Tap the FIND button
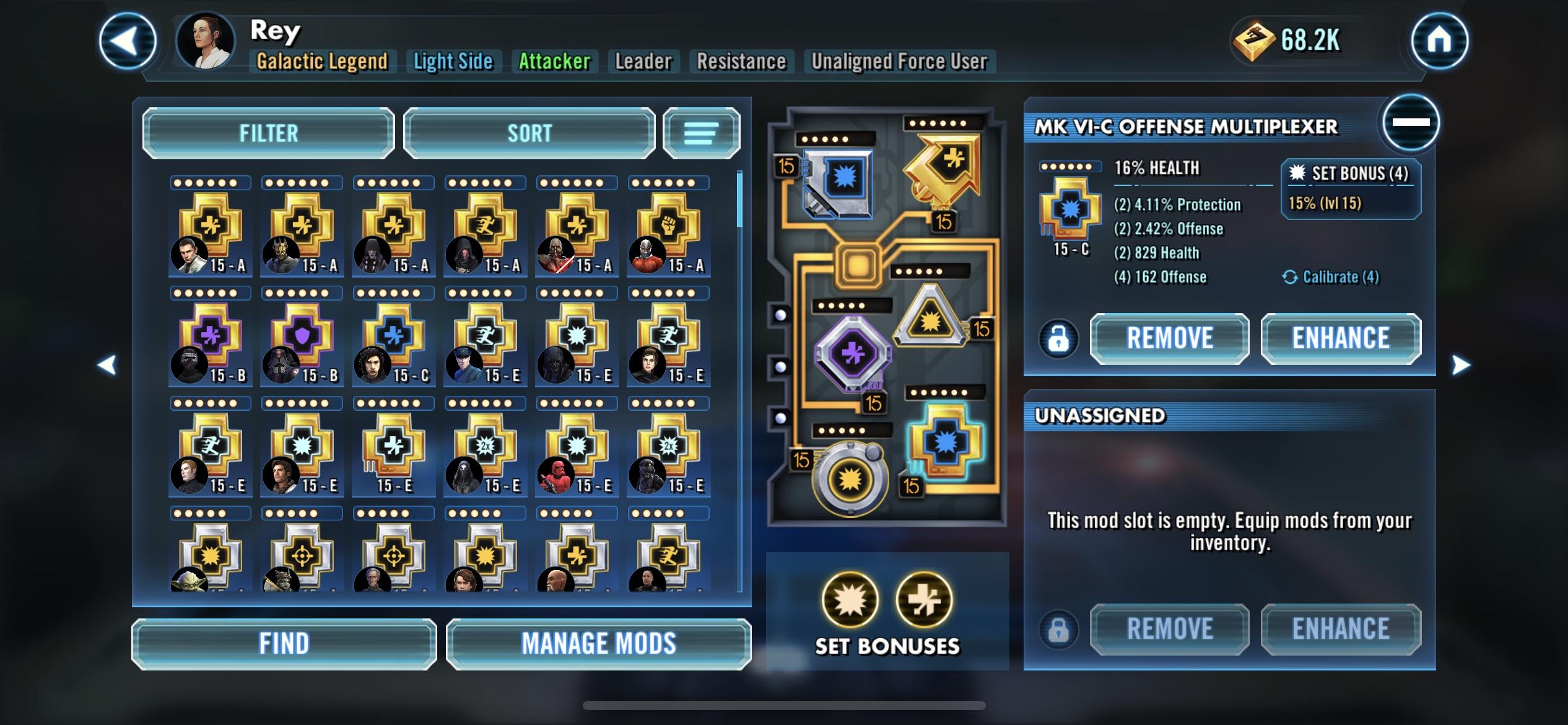This screenshot has width=1568, height=725. 284,644
